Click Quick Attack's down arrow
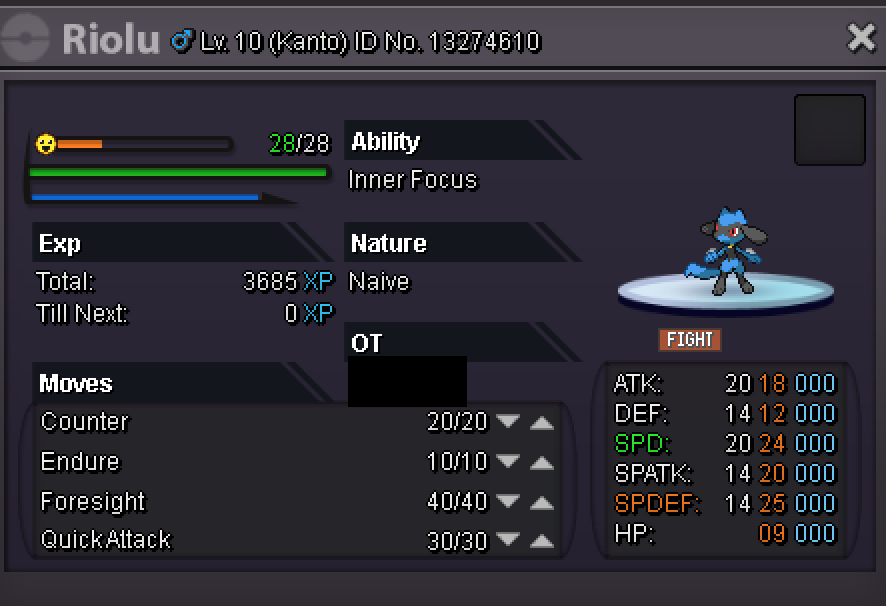The image size is (886, 606). [508, 541]
